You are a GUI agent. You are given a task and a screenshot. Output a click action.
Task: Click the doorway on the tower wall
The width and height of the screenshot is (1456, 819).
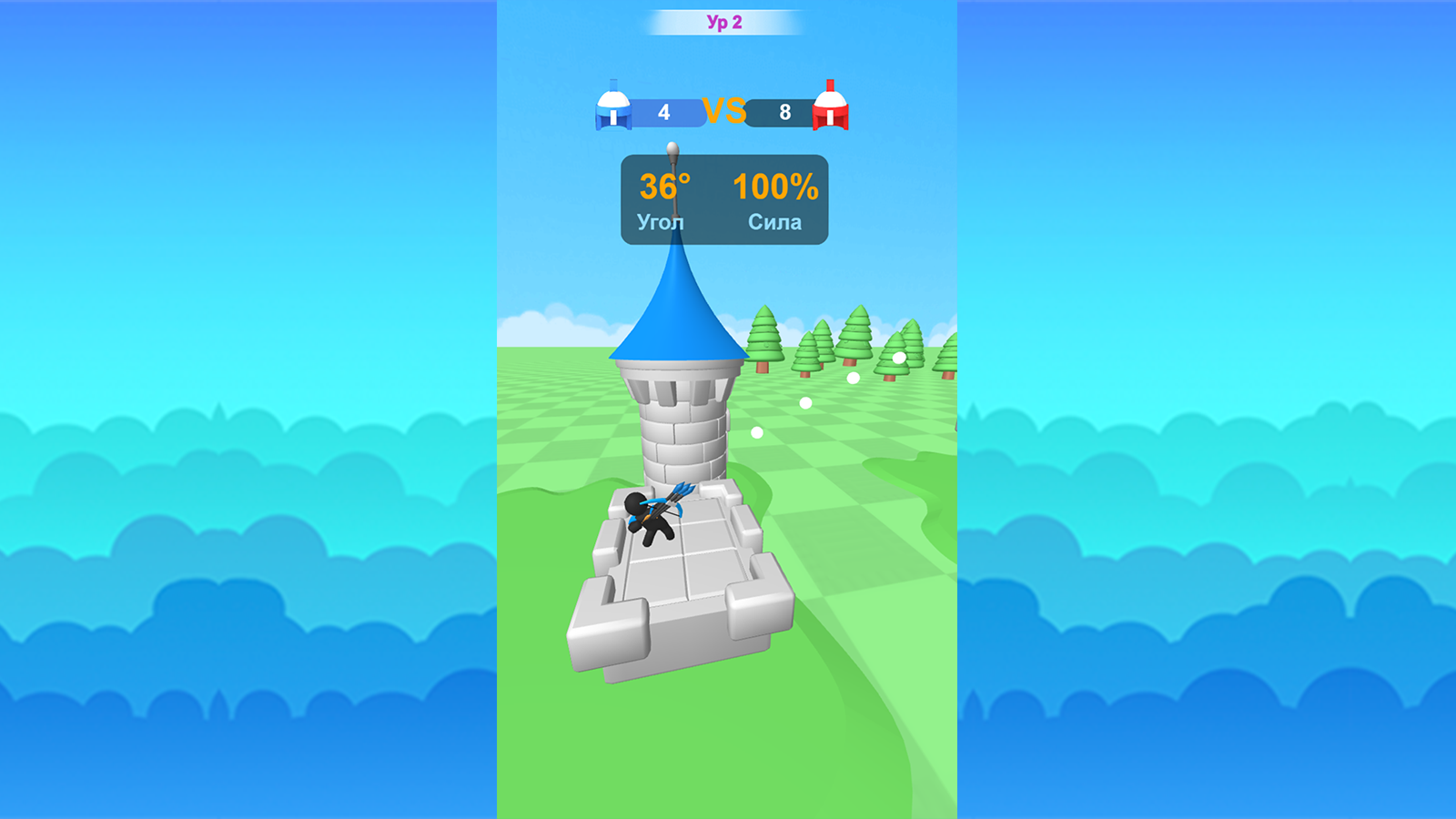pos(728,420)
